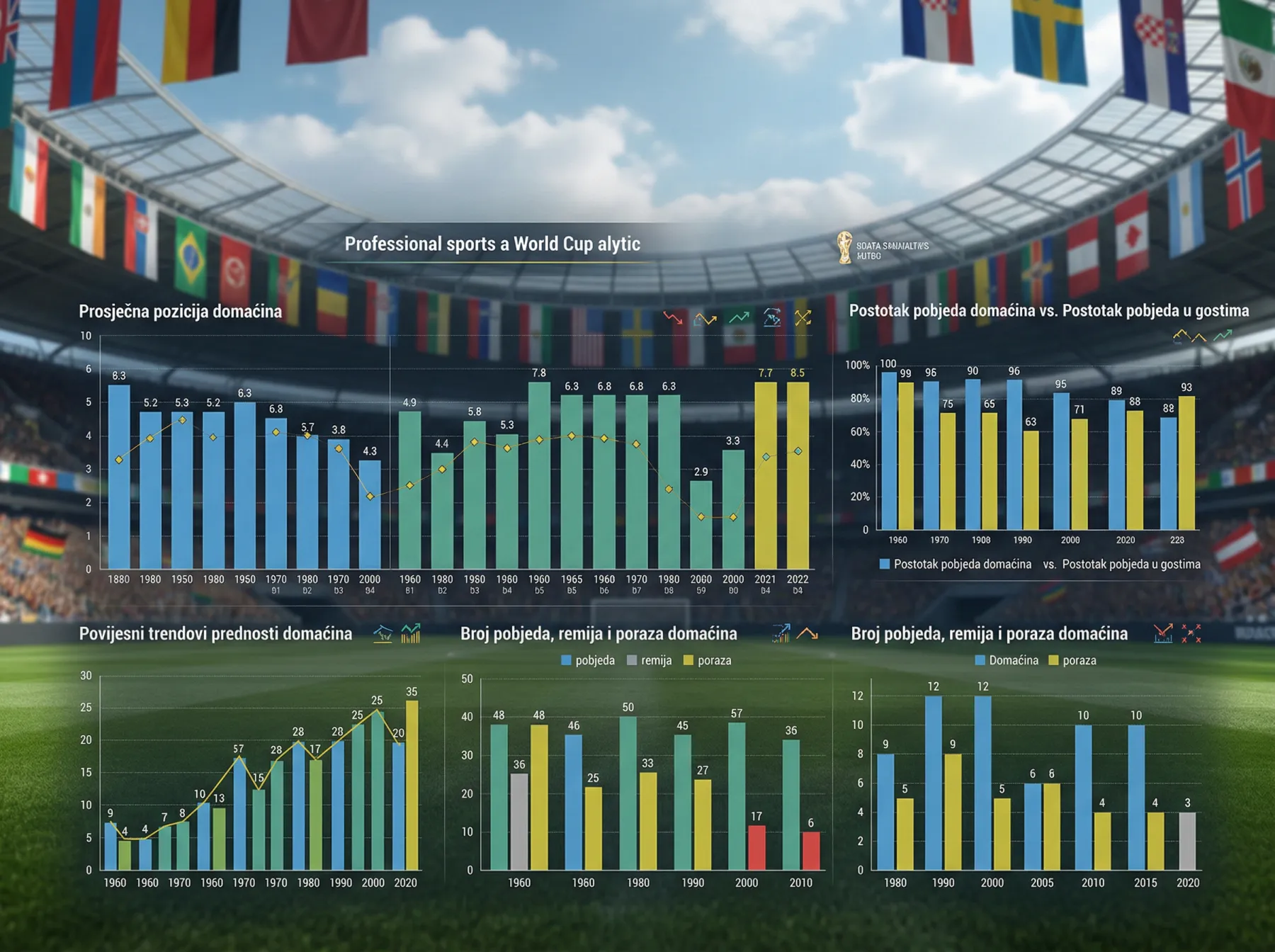Activate the yellow crossed arrows icon
The width and height of the screenshot is (1275, 952).
[x=803, y=318]
